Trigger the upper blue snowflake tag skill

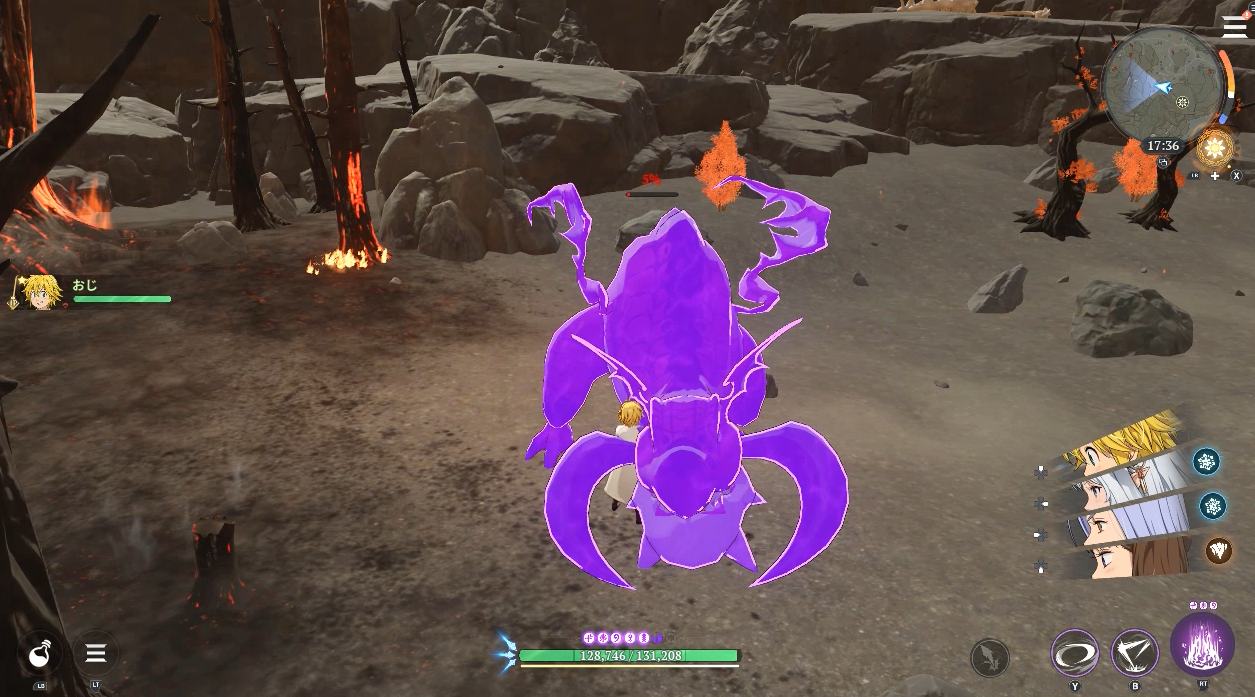1206,461
